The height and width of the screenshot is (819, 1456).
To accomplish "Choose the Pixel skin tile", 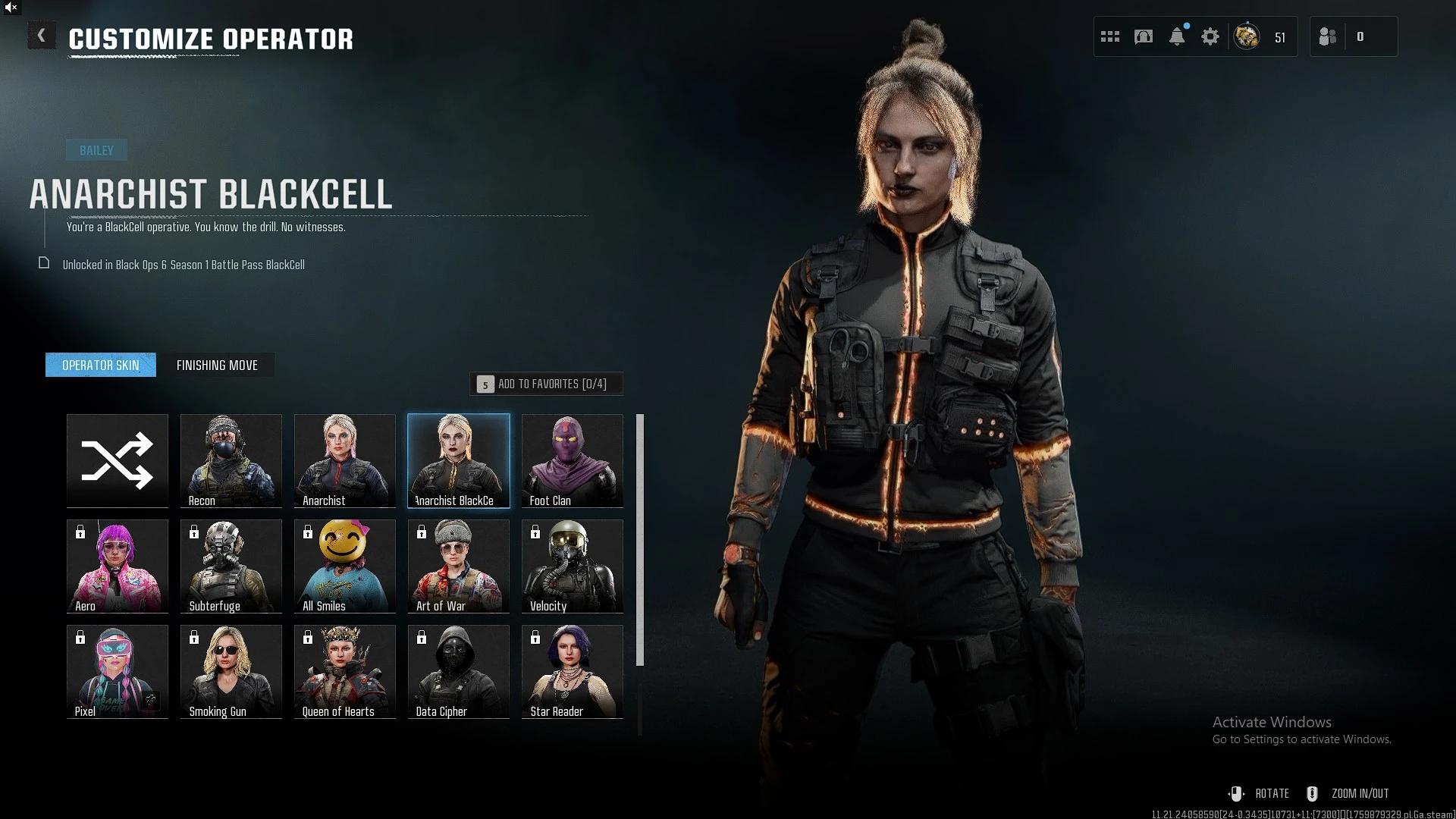I will [x=118, y=671].
